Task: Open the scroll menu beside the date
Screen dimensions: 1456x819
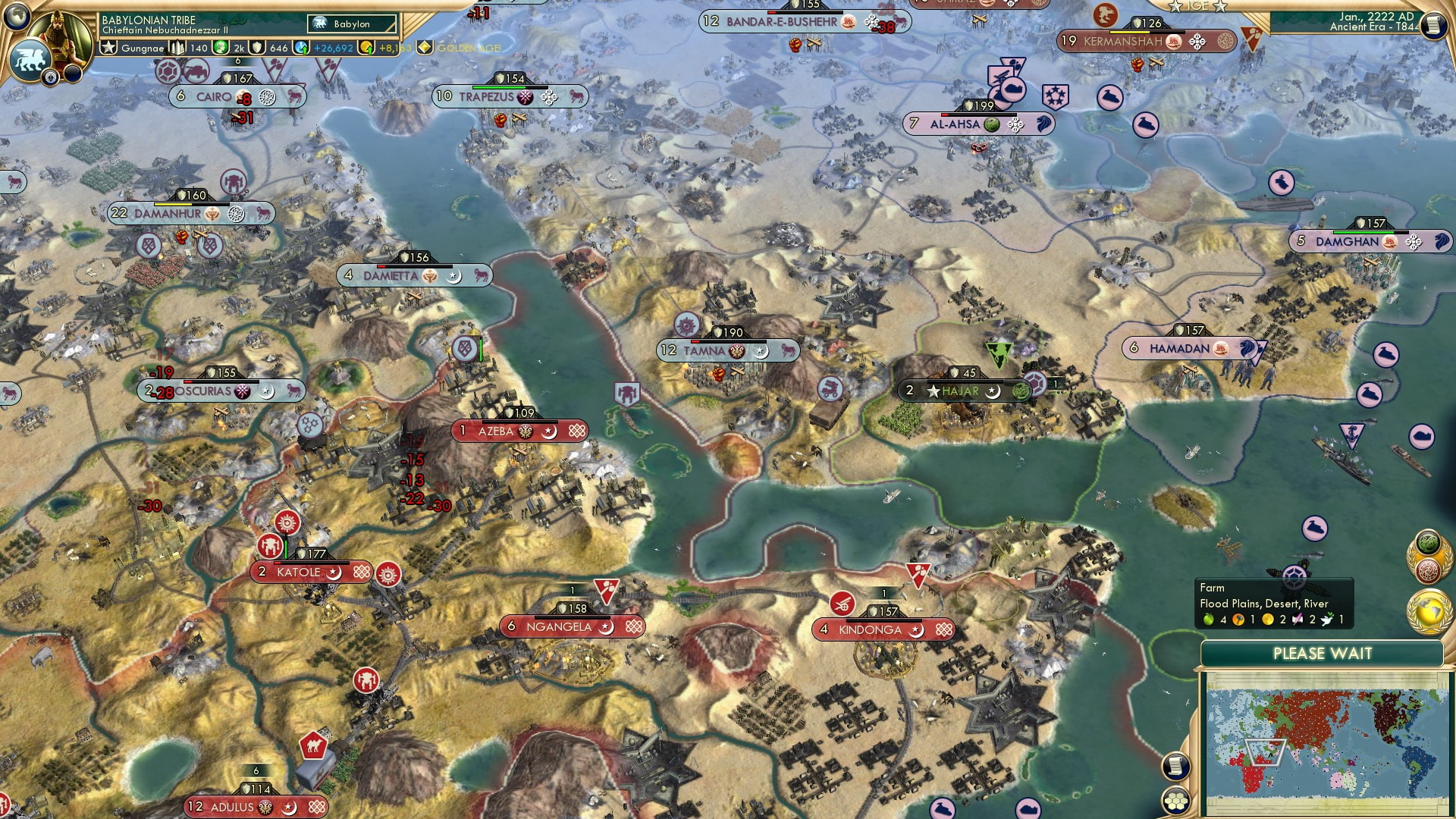Action: point(1433,26)
